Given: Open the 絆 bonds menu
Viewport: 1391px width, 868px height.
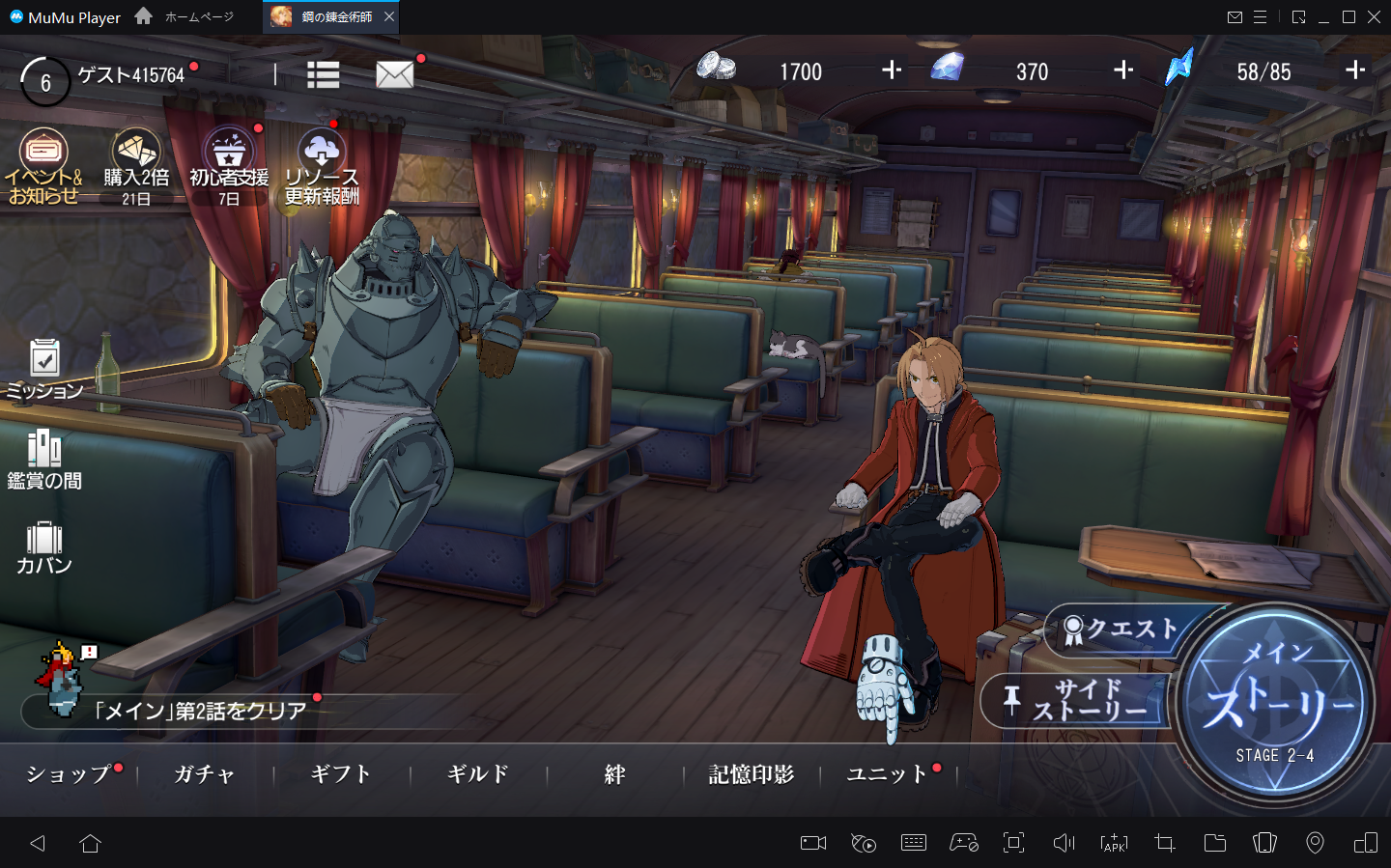Looking at the screenshot, I should click(614, 774).
